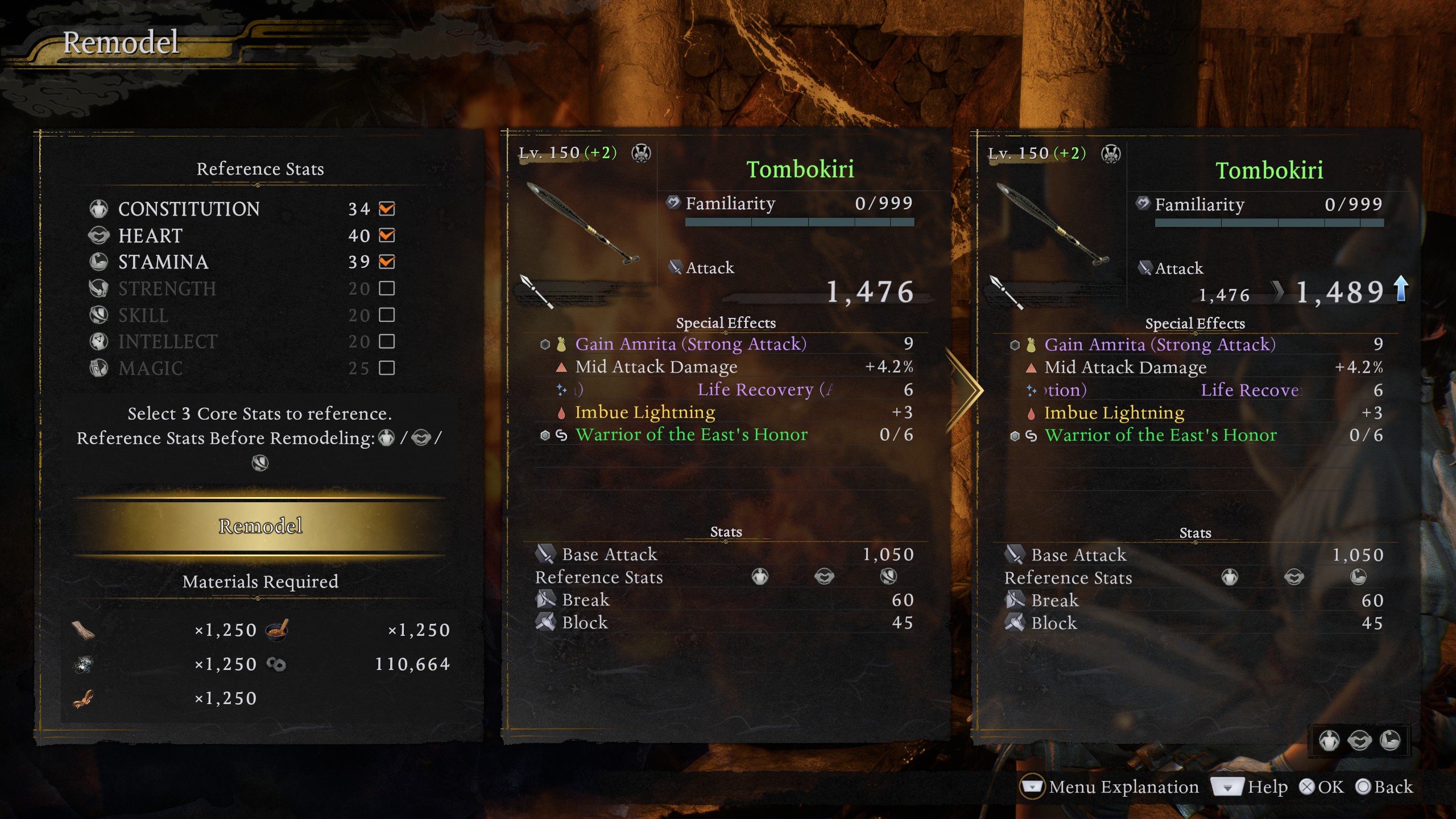Select the Gain Amrita (Strong Attack) effect
Image resolution: width=1456 pixels, height=819 pixels.
[690, 344]
